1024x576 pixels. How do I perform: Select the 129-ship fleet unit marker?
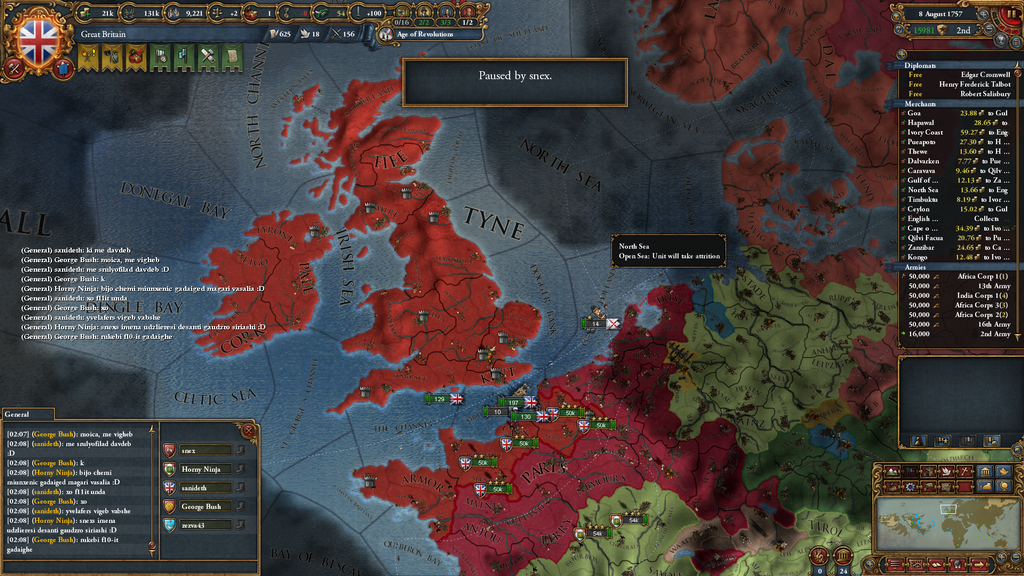click(x=439, y=399)
